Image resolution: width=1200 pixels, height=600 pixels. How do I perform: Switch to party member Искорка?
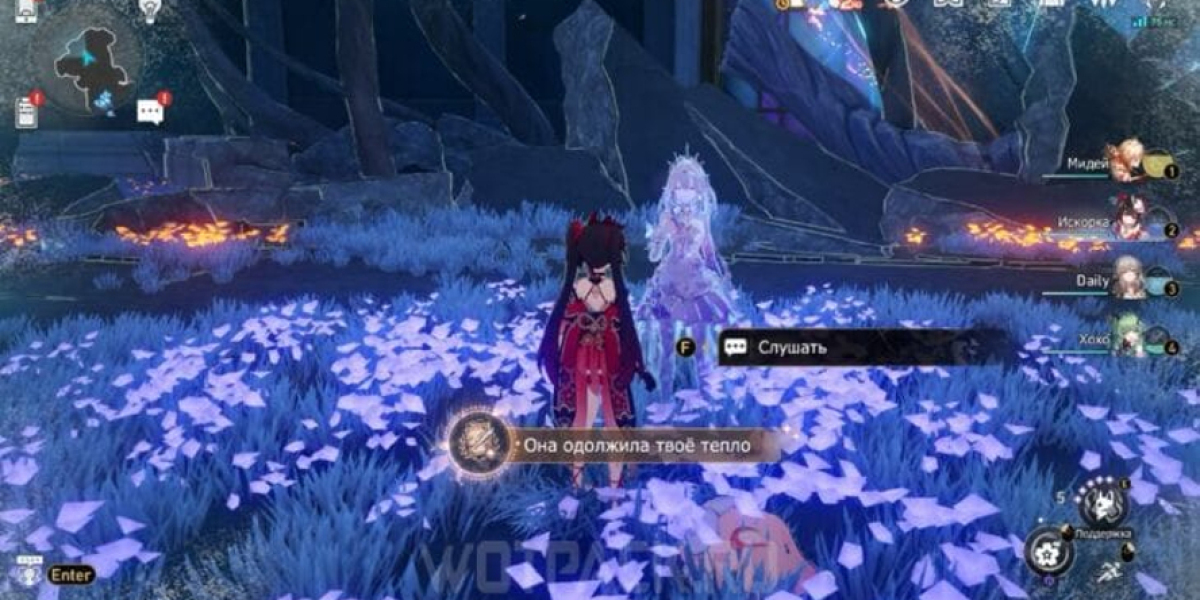(1128, 222)
